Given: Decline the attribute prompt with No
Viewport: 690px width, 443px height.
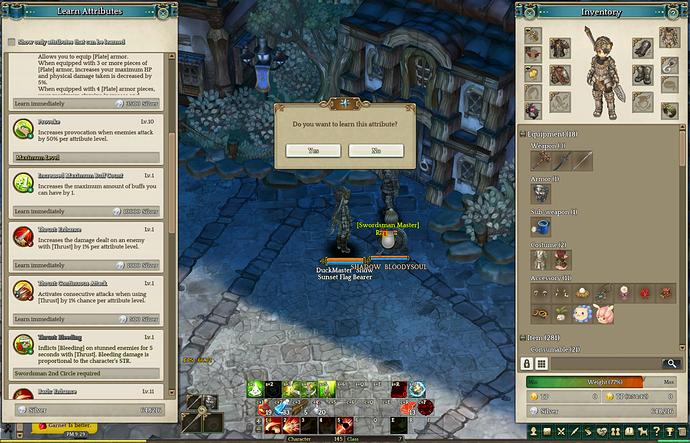Looking at the screenshot, I should 376,150.
